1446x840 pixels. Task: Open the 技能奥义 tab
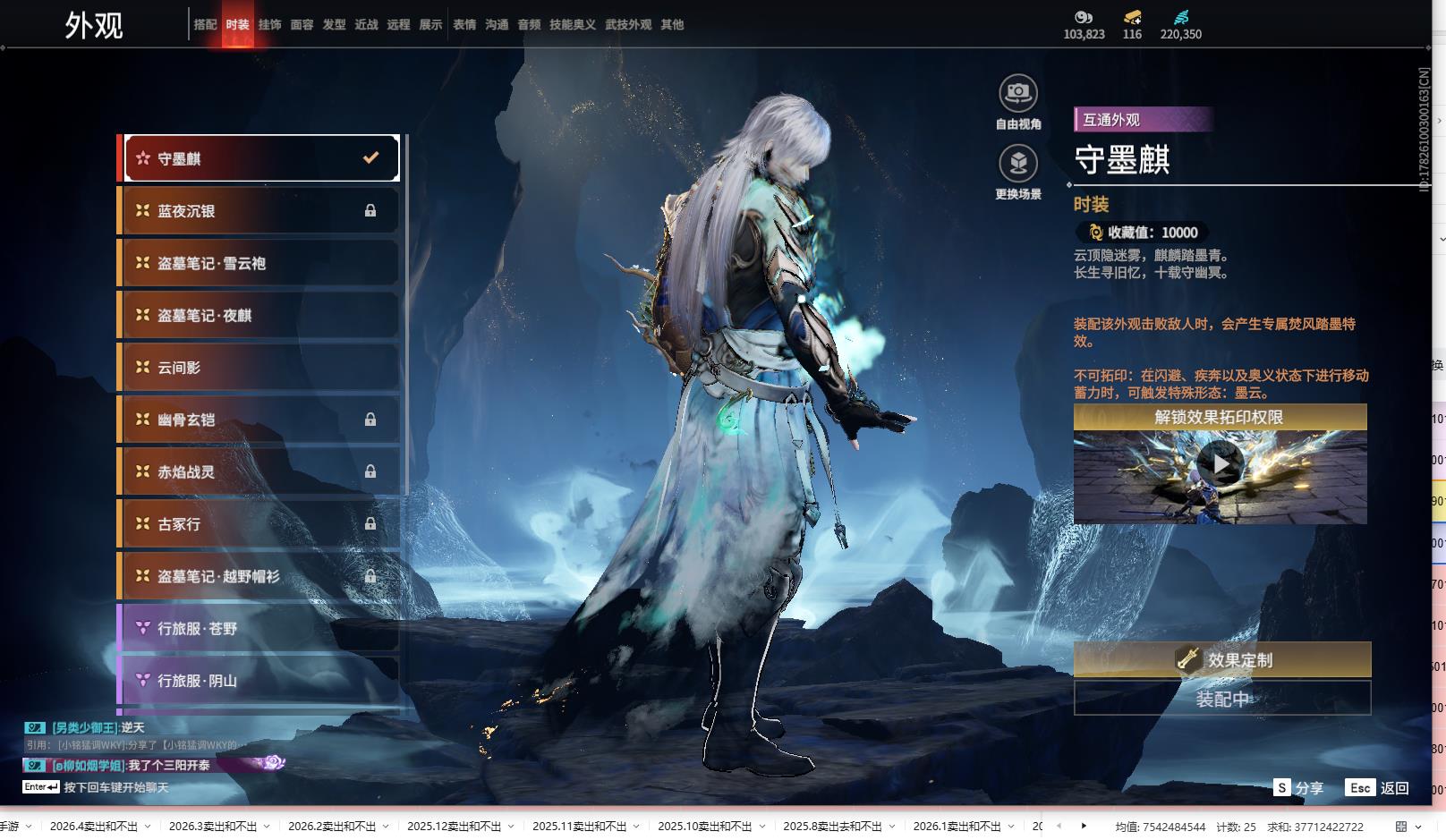(572, 25)
